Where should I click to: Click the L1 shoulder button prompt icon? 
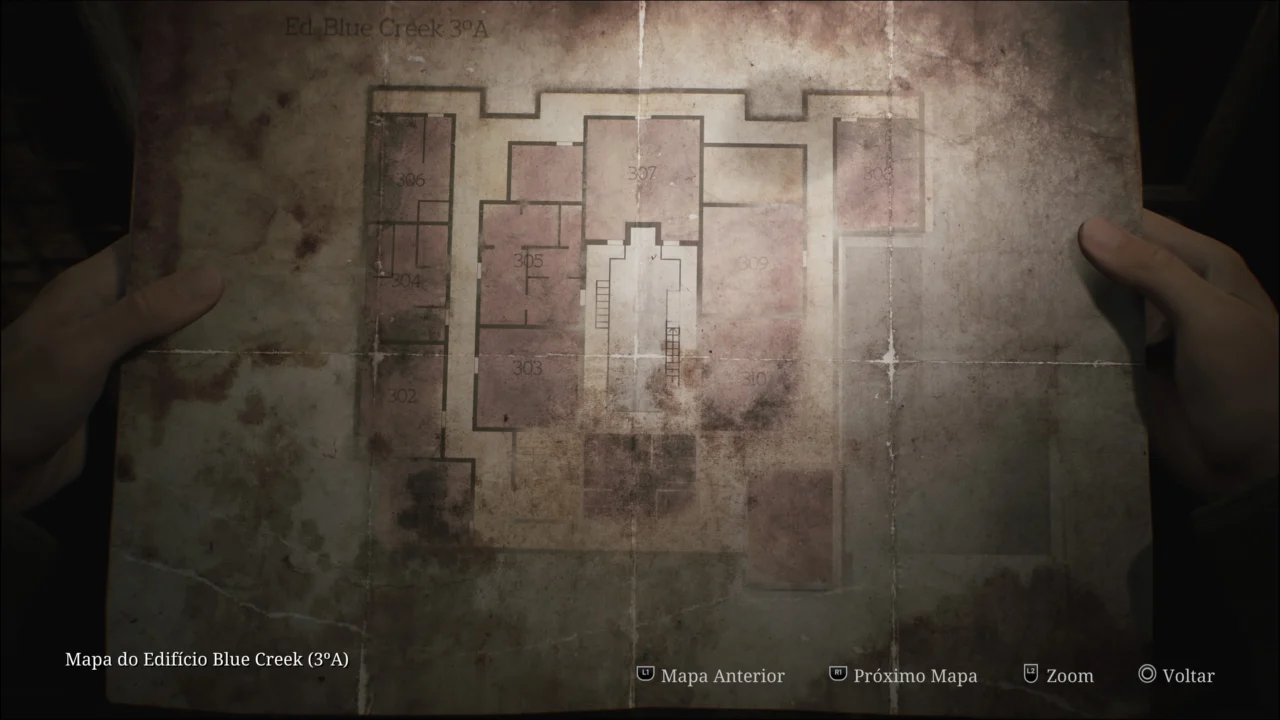pyautogui.click(x=645, y=675)
